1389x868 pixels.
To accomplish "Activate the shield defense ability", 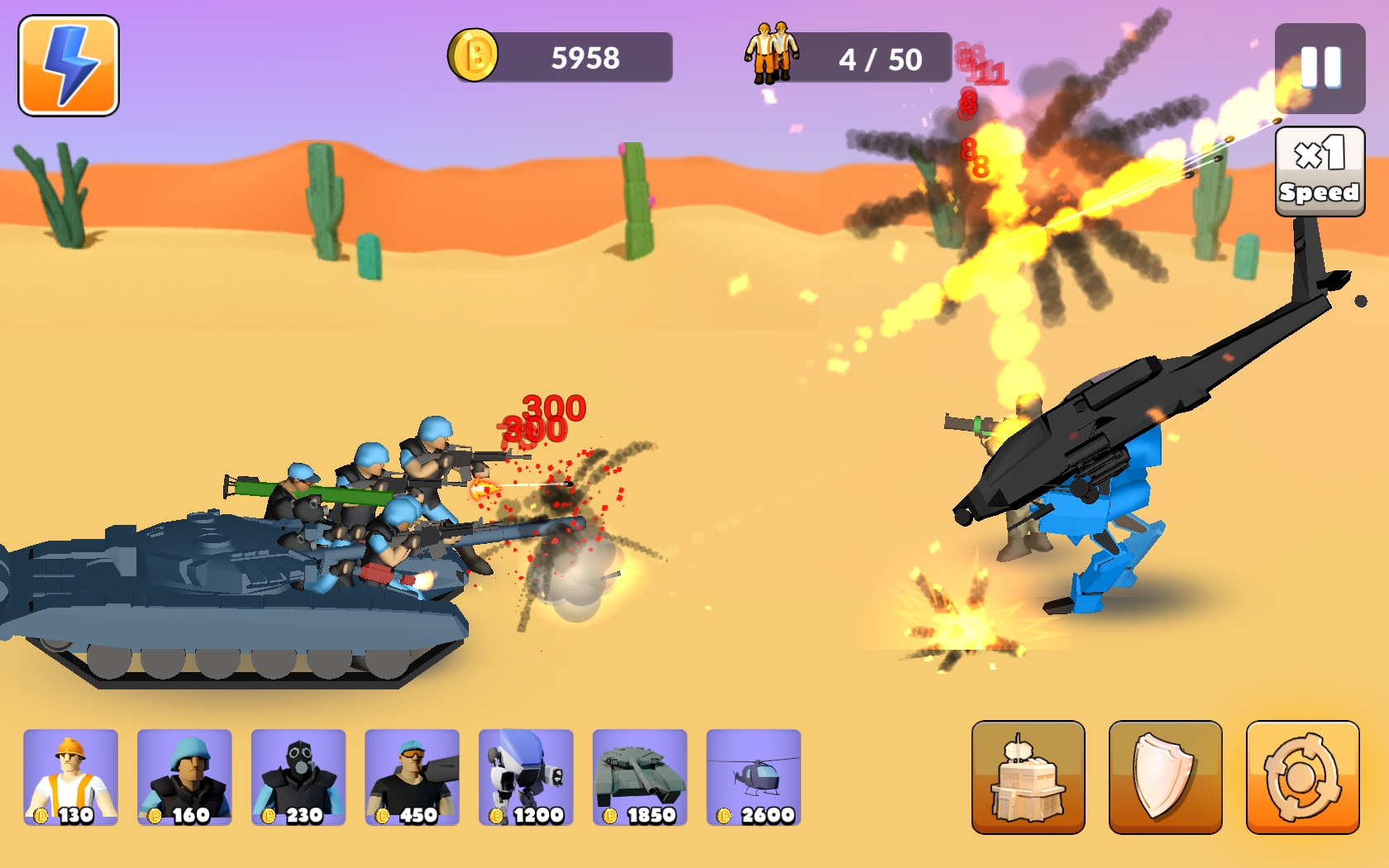I will pyautogui.click(x=1165, y=777).
